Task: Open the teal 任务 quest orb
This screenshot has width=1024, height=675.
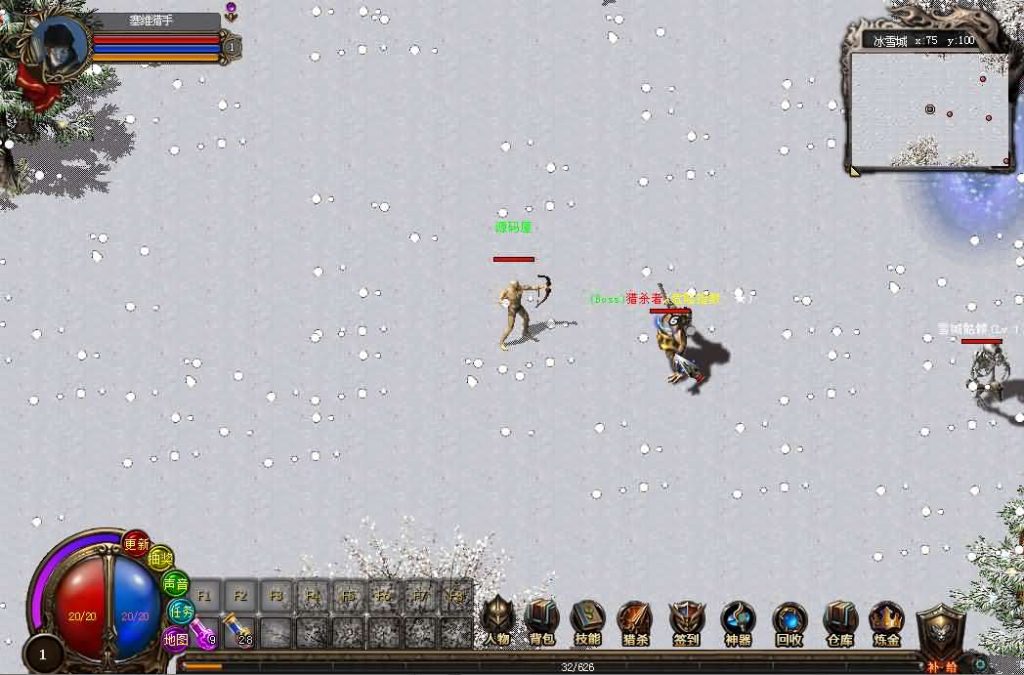Action: [x=181, y=610]
